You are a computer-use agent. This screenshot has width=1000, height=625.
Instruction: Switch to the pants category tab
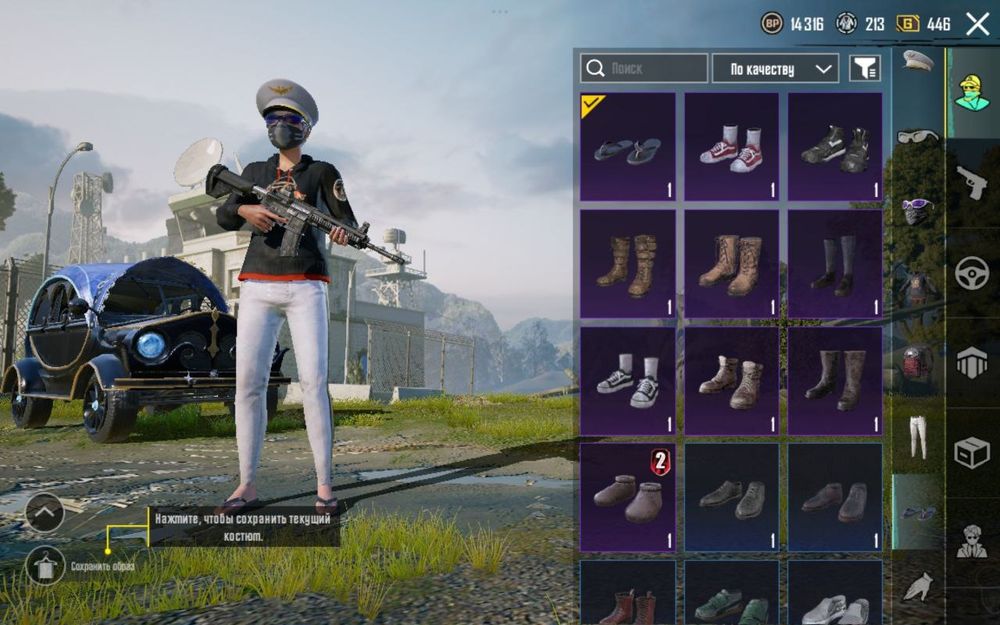pyautogui.click(x=917, y=436)
